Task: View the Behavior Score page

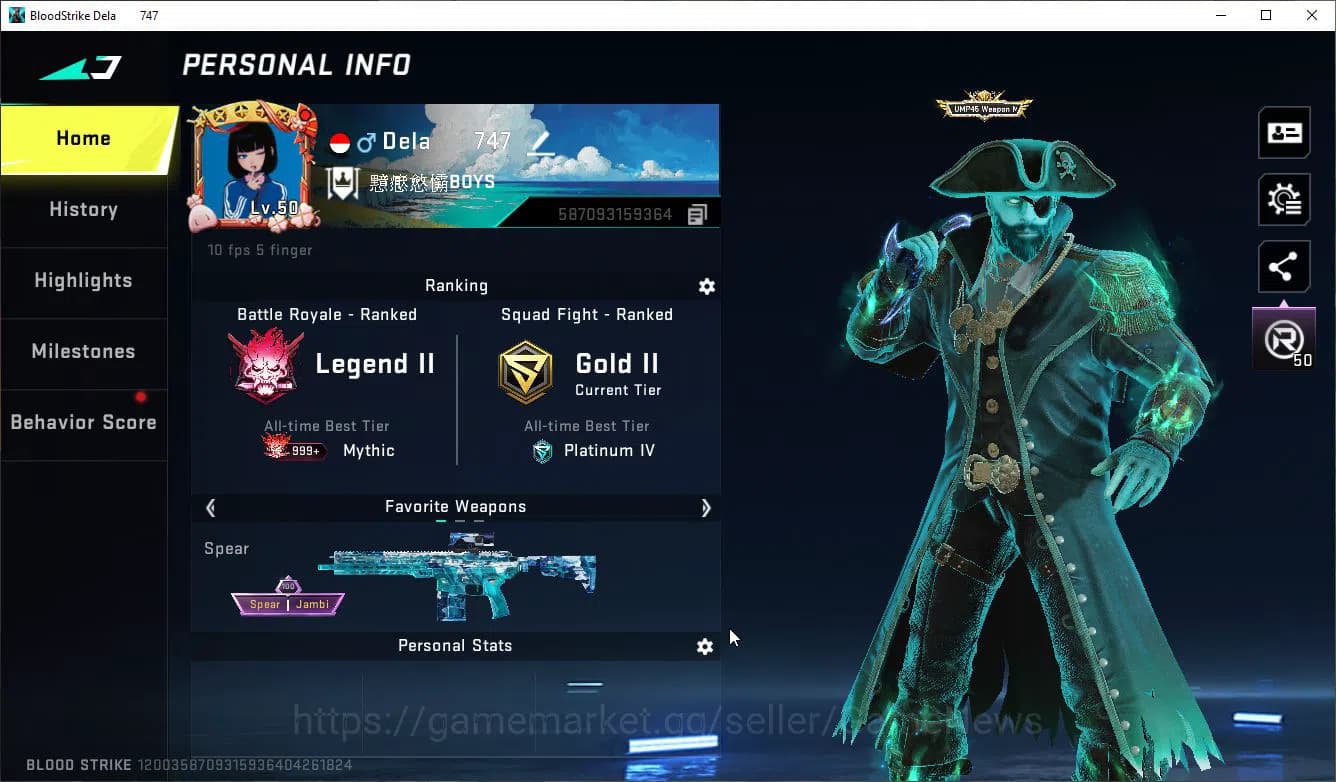Action: 83,421
